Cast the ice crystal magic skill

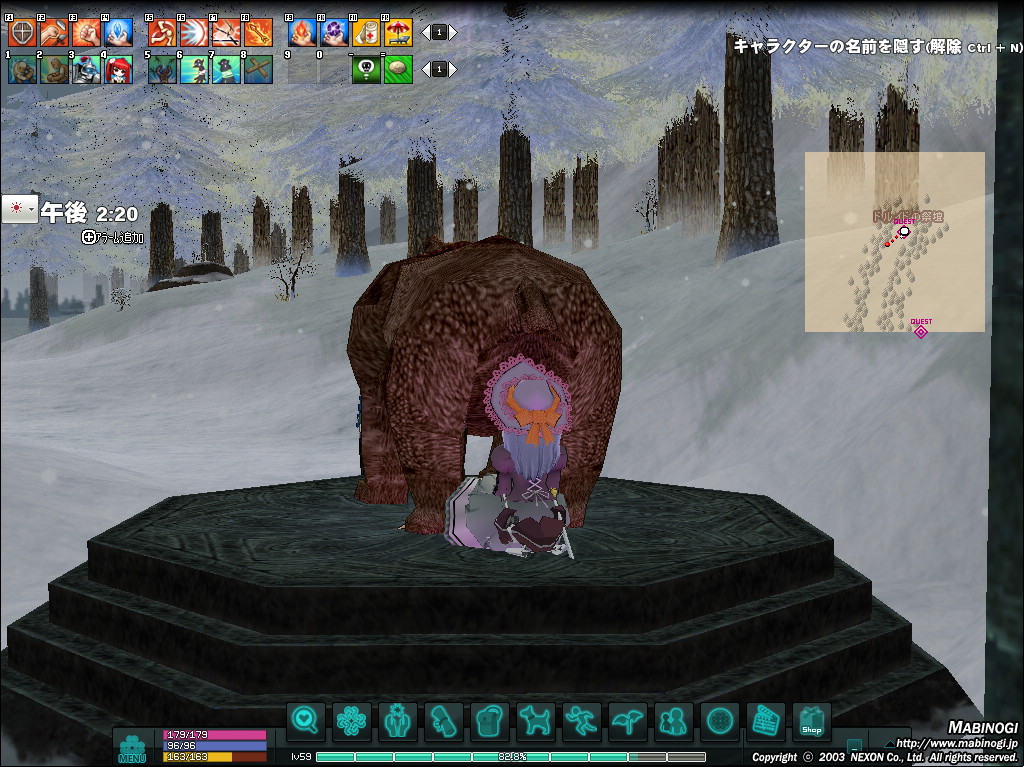tap(118, 34)
